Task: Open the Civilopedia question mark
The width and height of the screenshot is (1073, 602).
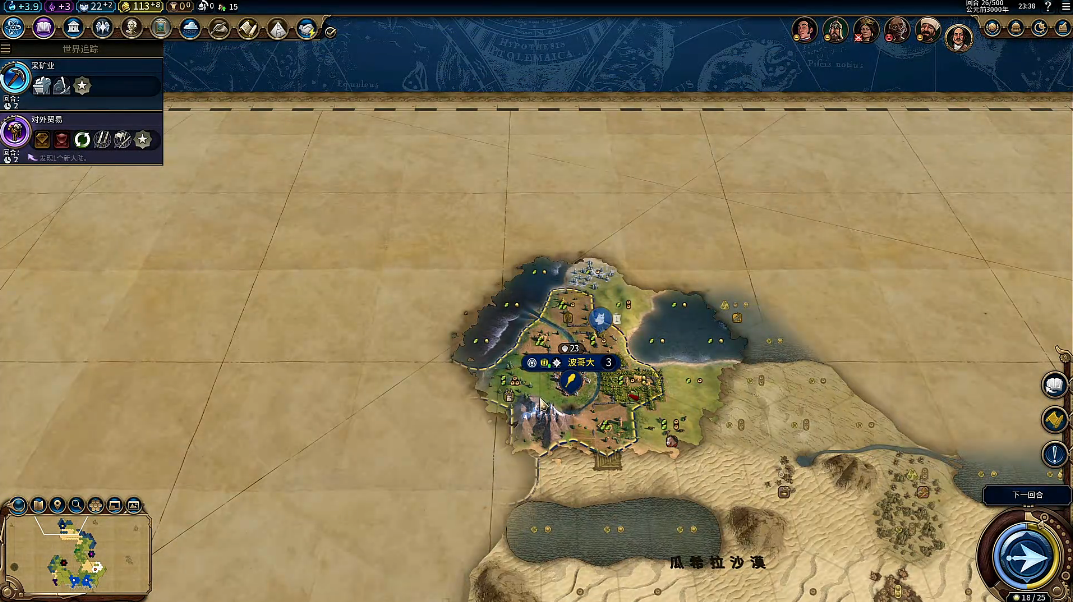Action: click(x=1048, y=7)
